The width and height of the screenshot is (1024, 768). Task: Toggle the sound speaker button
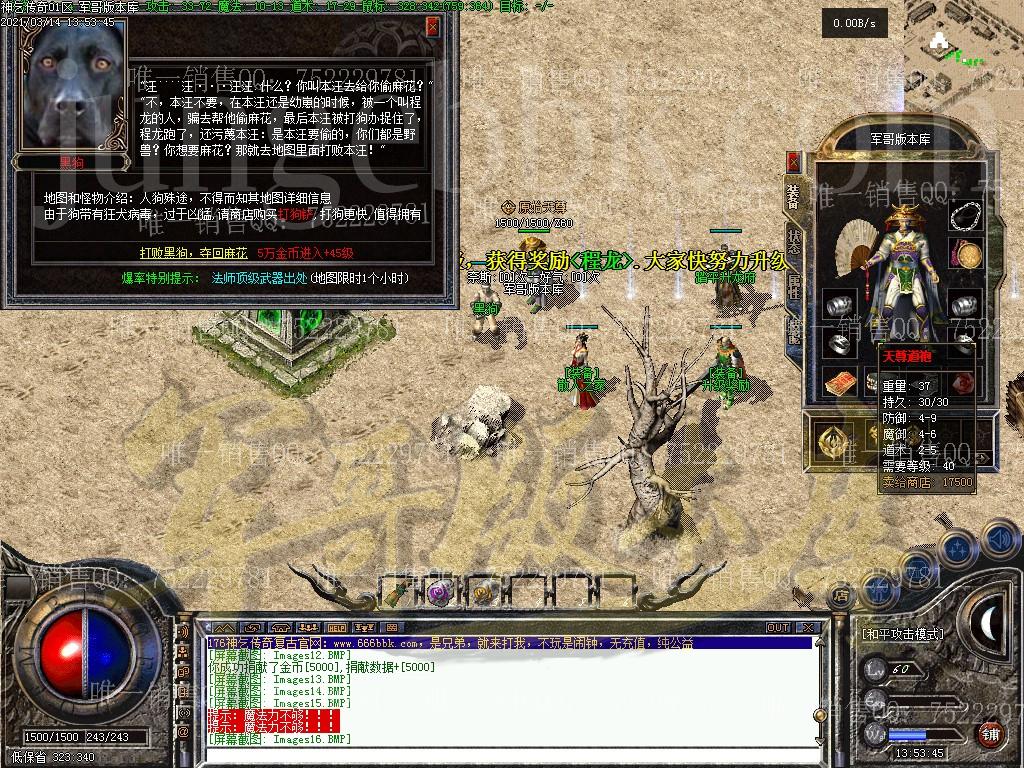click(x=999, y=540)
